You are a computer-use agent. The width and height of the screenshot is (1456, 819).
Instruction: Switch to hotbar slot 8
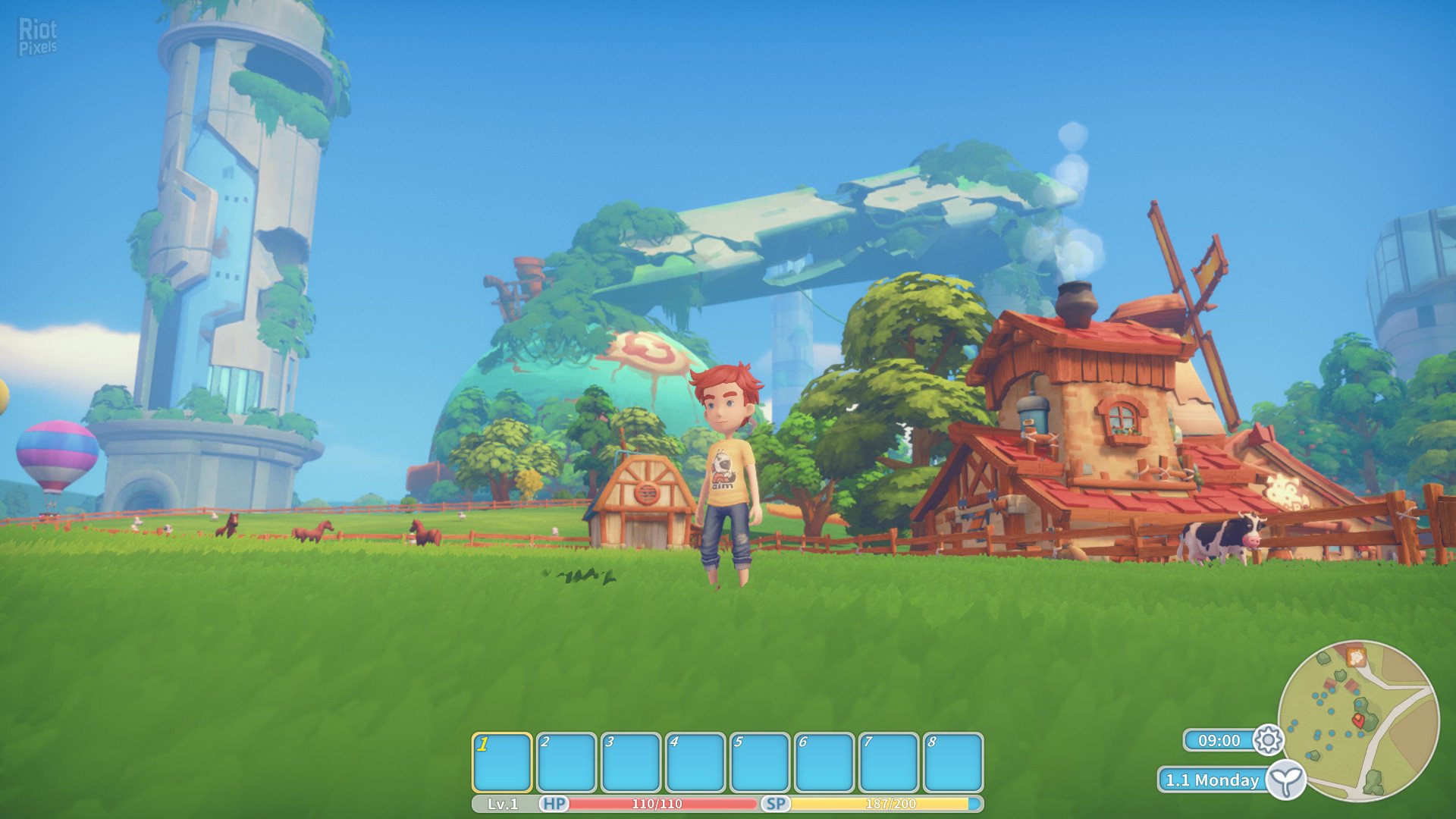[953, 762]
